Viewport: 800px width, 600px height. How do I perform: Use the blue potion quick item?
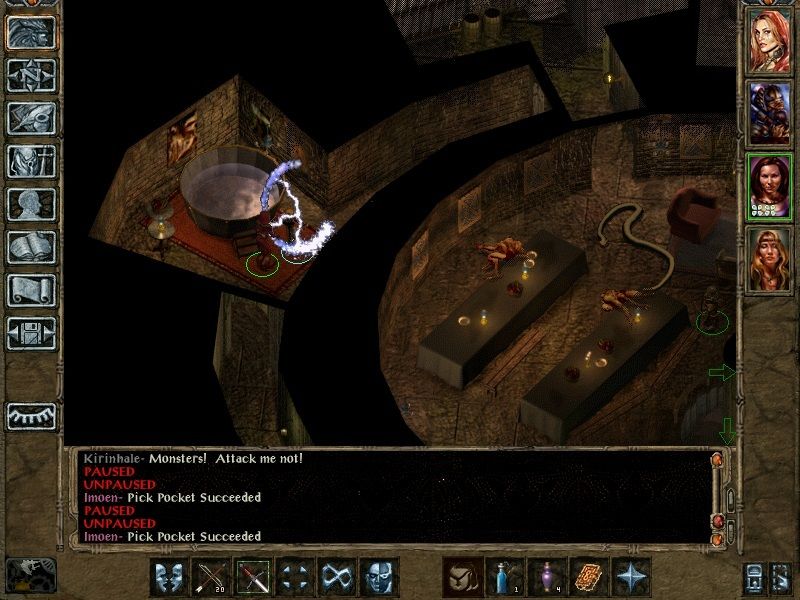coord(503,577)
